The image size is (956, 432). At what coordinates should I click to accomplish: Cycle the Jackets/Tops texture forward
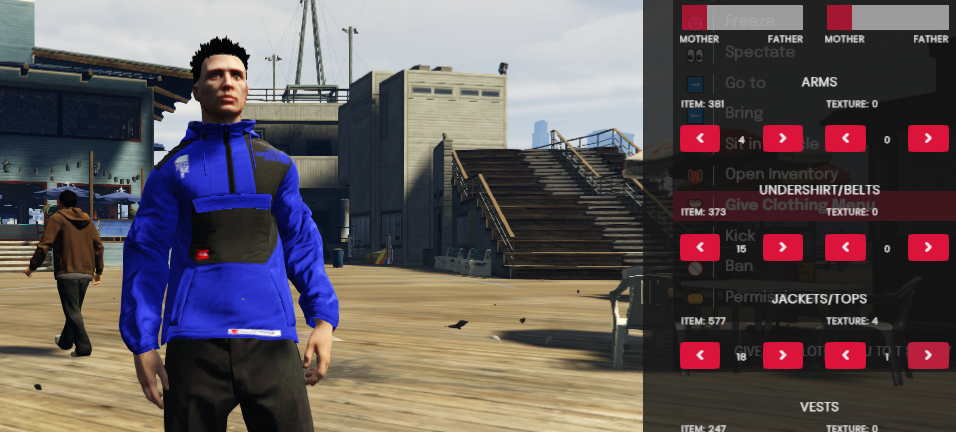(928, 355)
